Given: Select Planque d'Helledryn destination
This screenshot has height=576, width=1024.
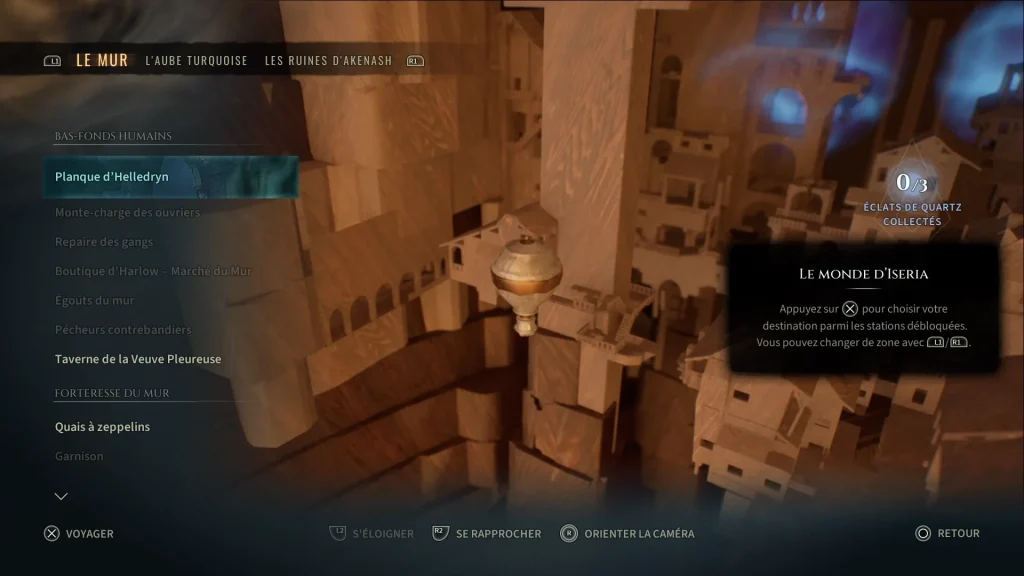Looking at the screenshot, I should pyautogui.click(x=112, y=177).
